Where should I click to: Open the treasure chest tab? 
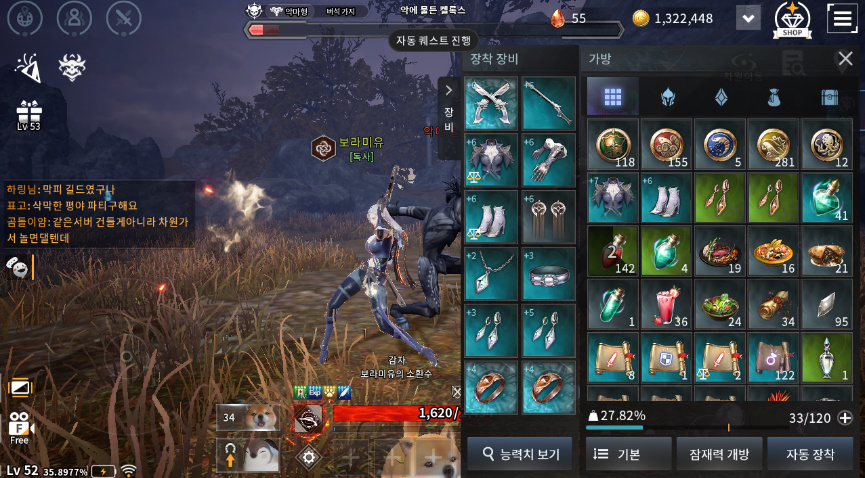[x=827, y=97]
